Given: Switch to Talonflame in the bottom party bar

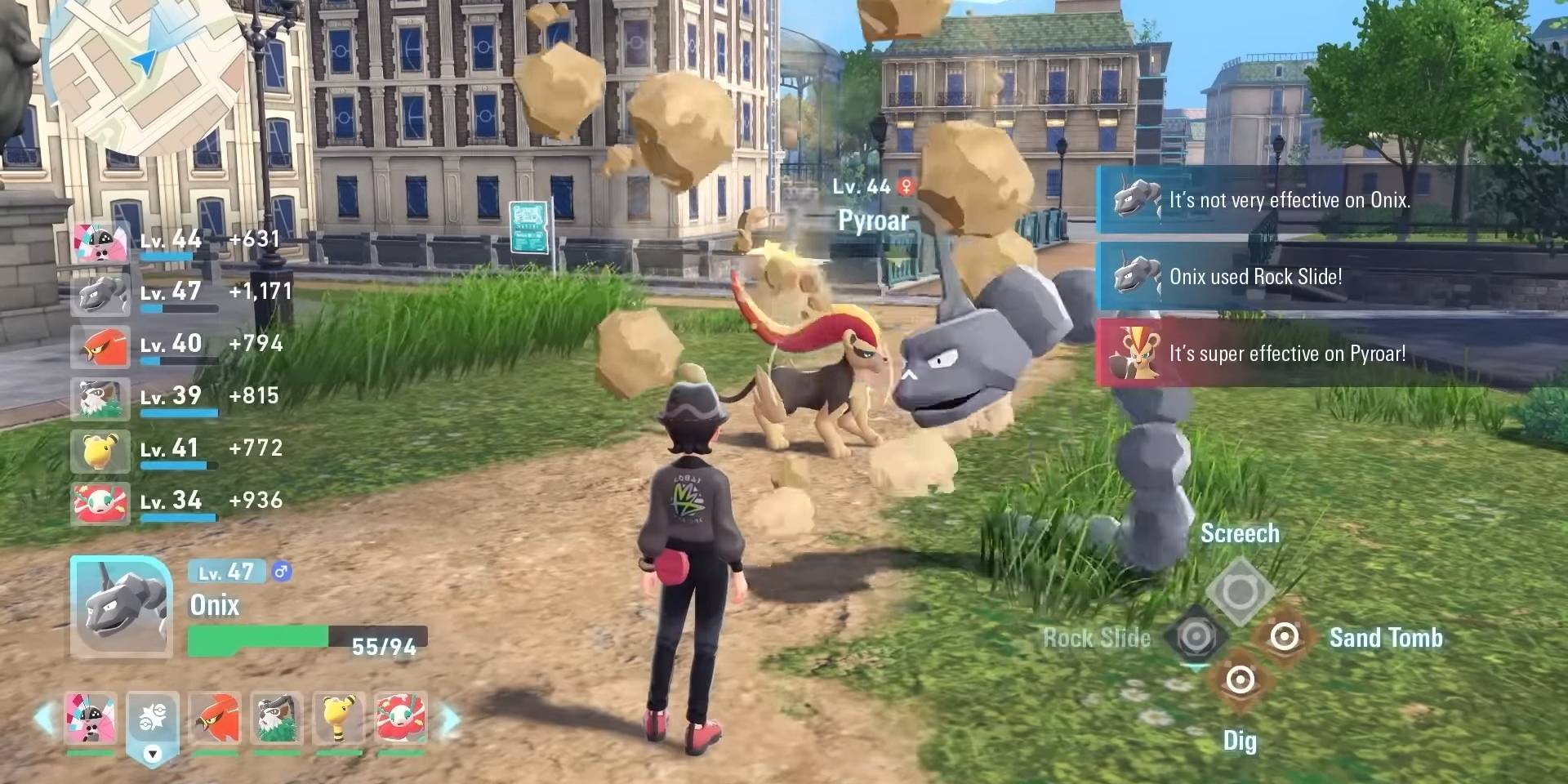Looking at the screenshot, I should [216, 718].
